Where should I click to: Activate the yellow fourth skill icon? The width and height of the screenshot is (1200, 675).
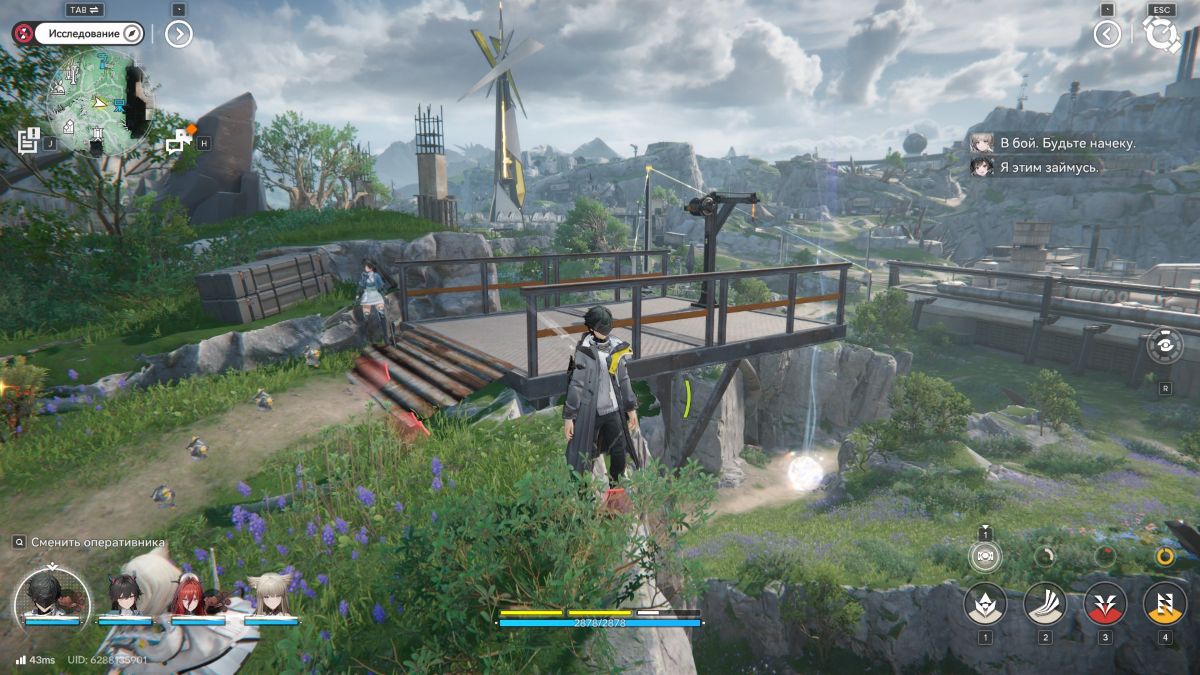point(1165,603)
